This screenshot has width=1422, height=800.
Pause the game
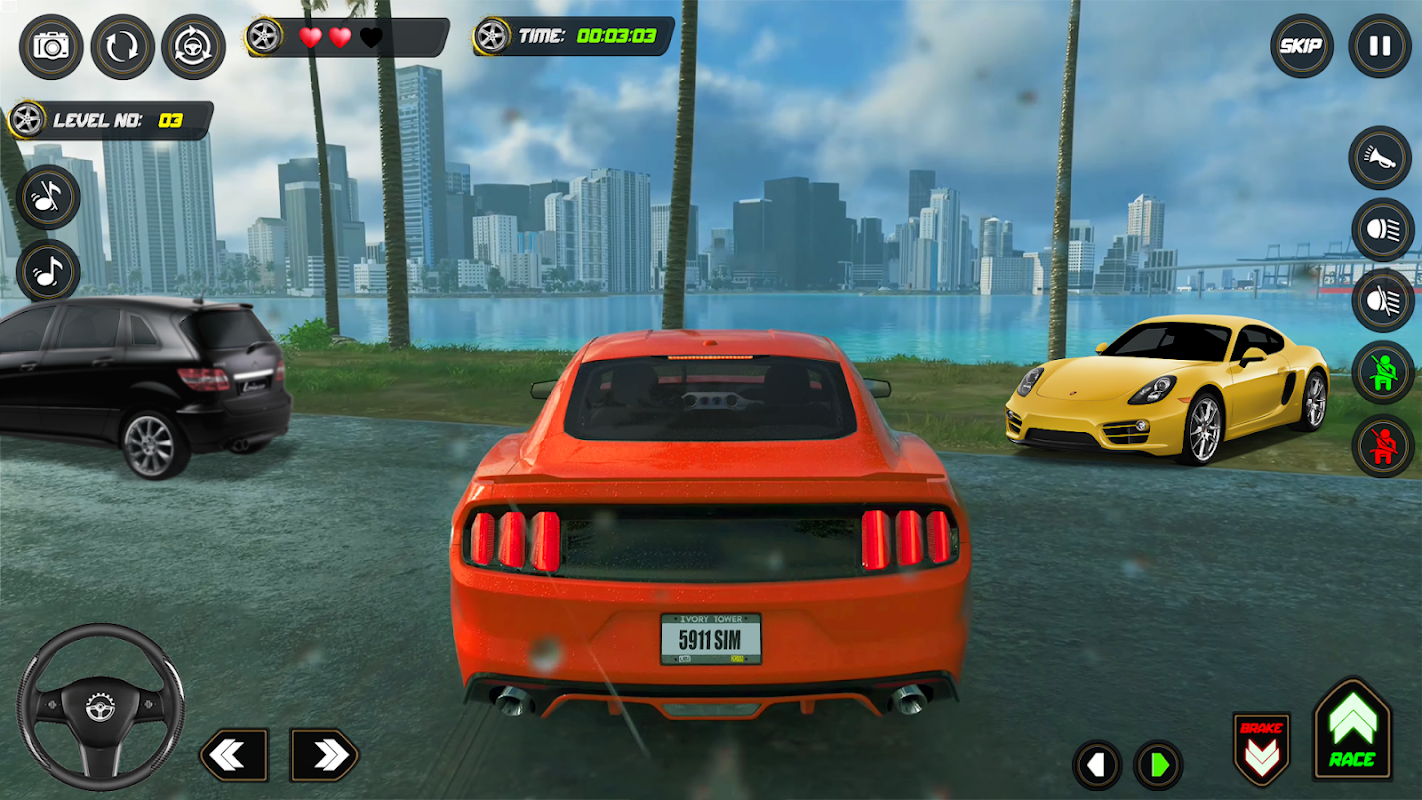pos(1380,46)
